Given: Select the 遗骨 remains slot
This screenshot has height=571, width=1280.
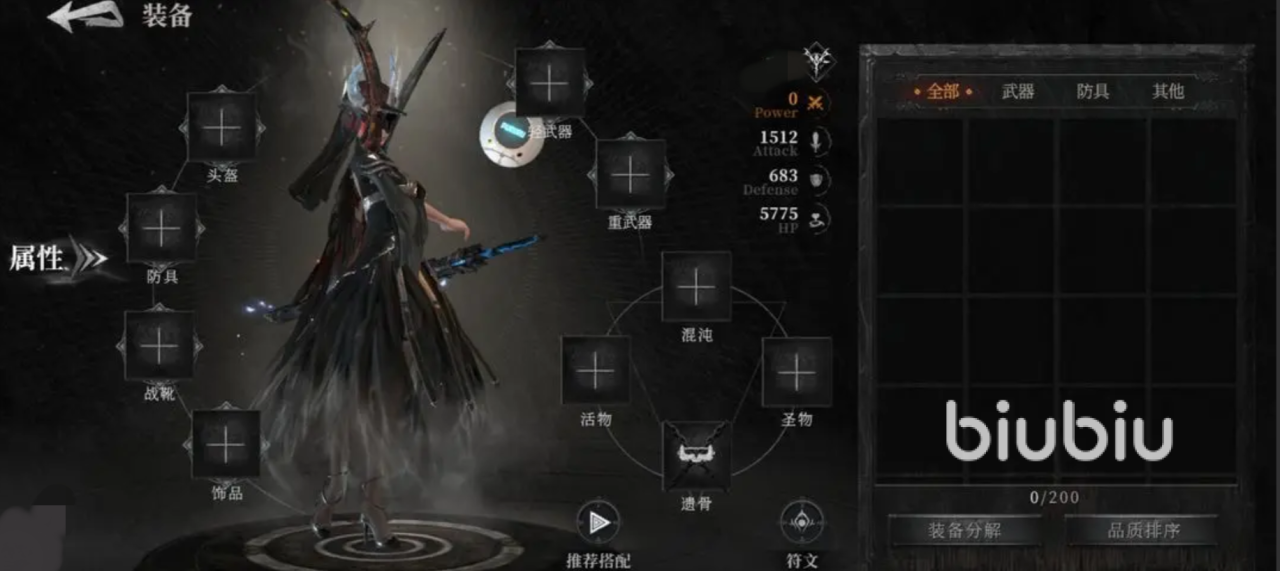Looking at the screenshot, I should click(x=696, y=456).
